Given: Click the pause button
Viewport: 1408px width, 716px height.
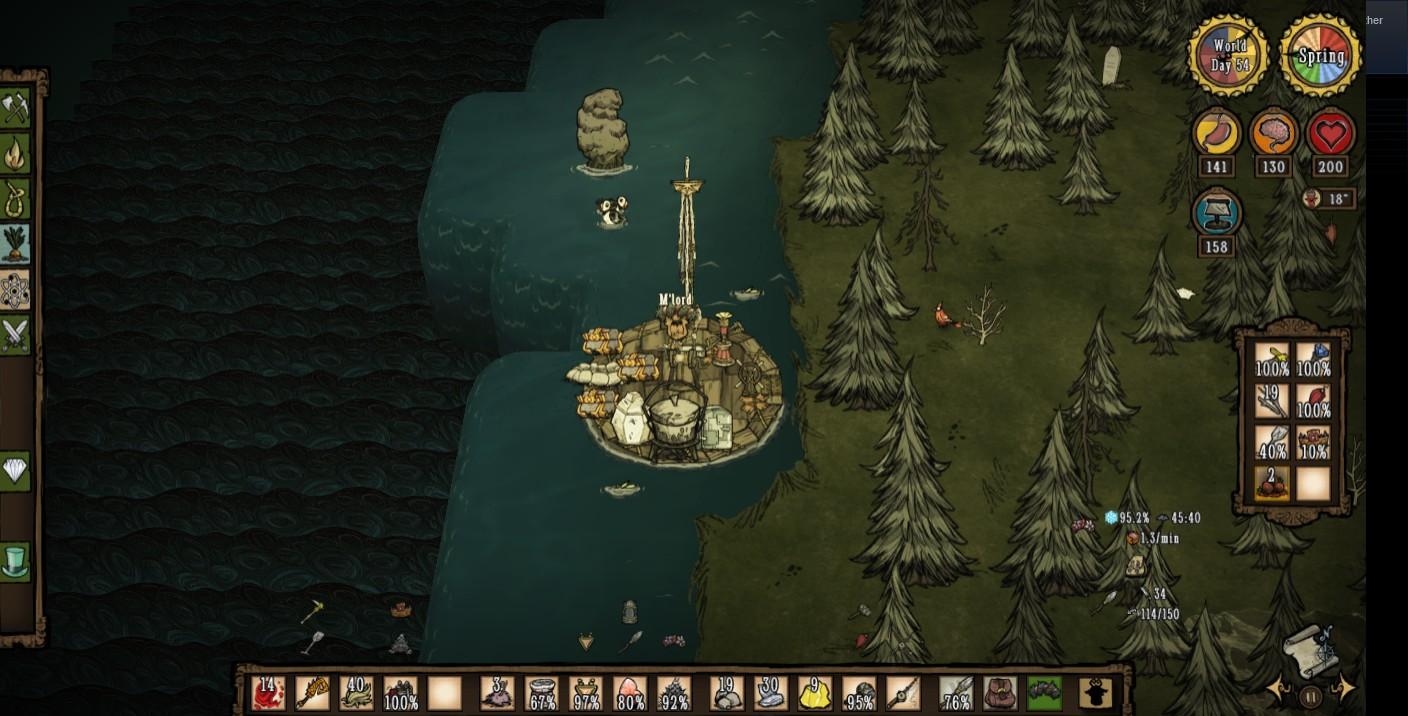Looking at the screenshot, I should 1310,695.
